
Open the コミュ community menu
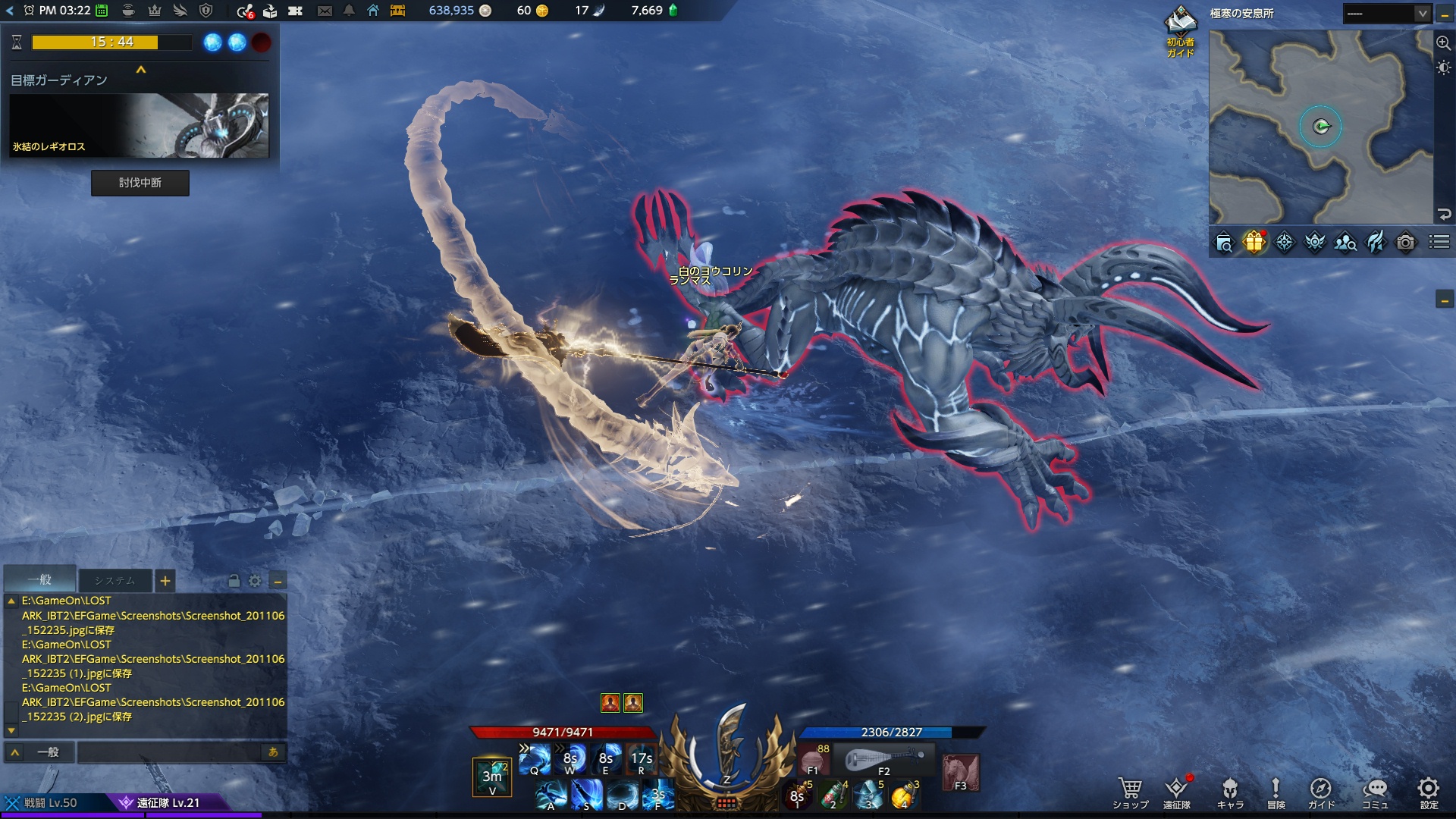(1375, 792)
